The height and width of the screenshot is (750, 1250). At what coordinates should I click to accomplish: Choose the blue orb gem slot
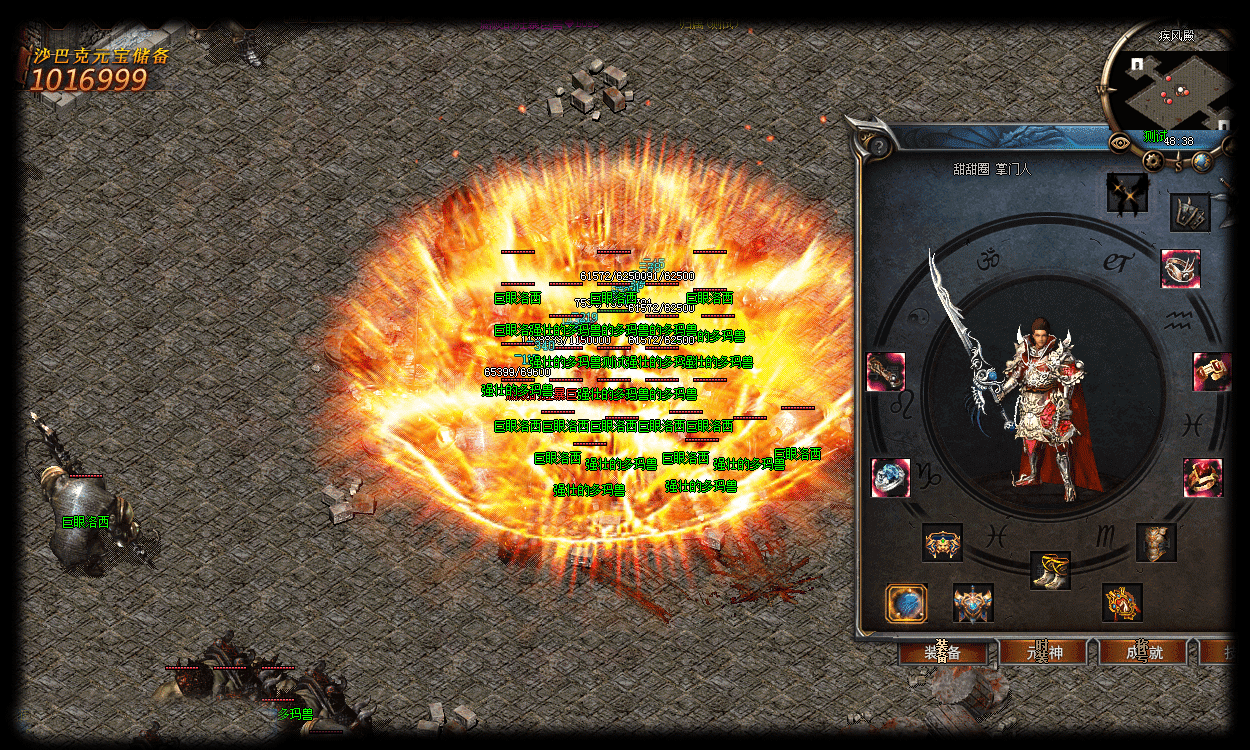[906, 603]
